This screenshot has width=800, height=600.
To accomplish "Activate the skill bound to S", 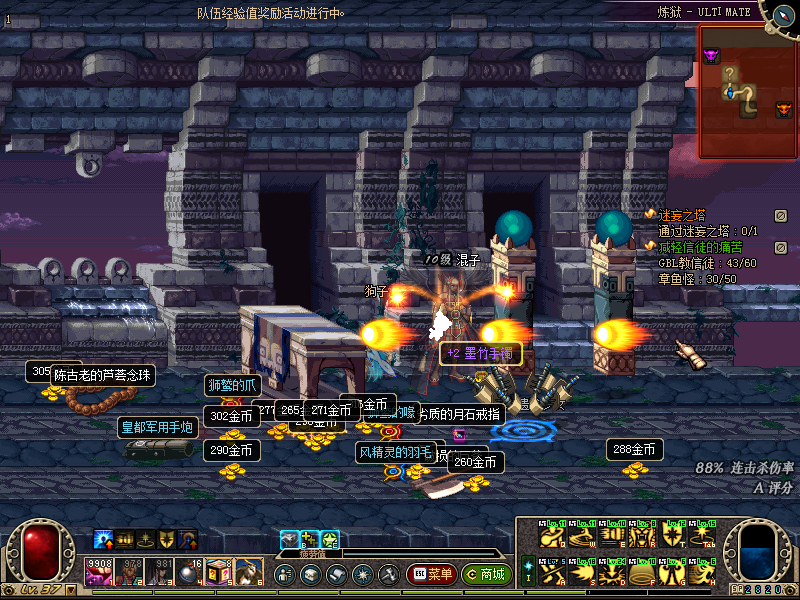I will [582, 573].
